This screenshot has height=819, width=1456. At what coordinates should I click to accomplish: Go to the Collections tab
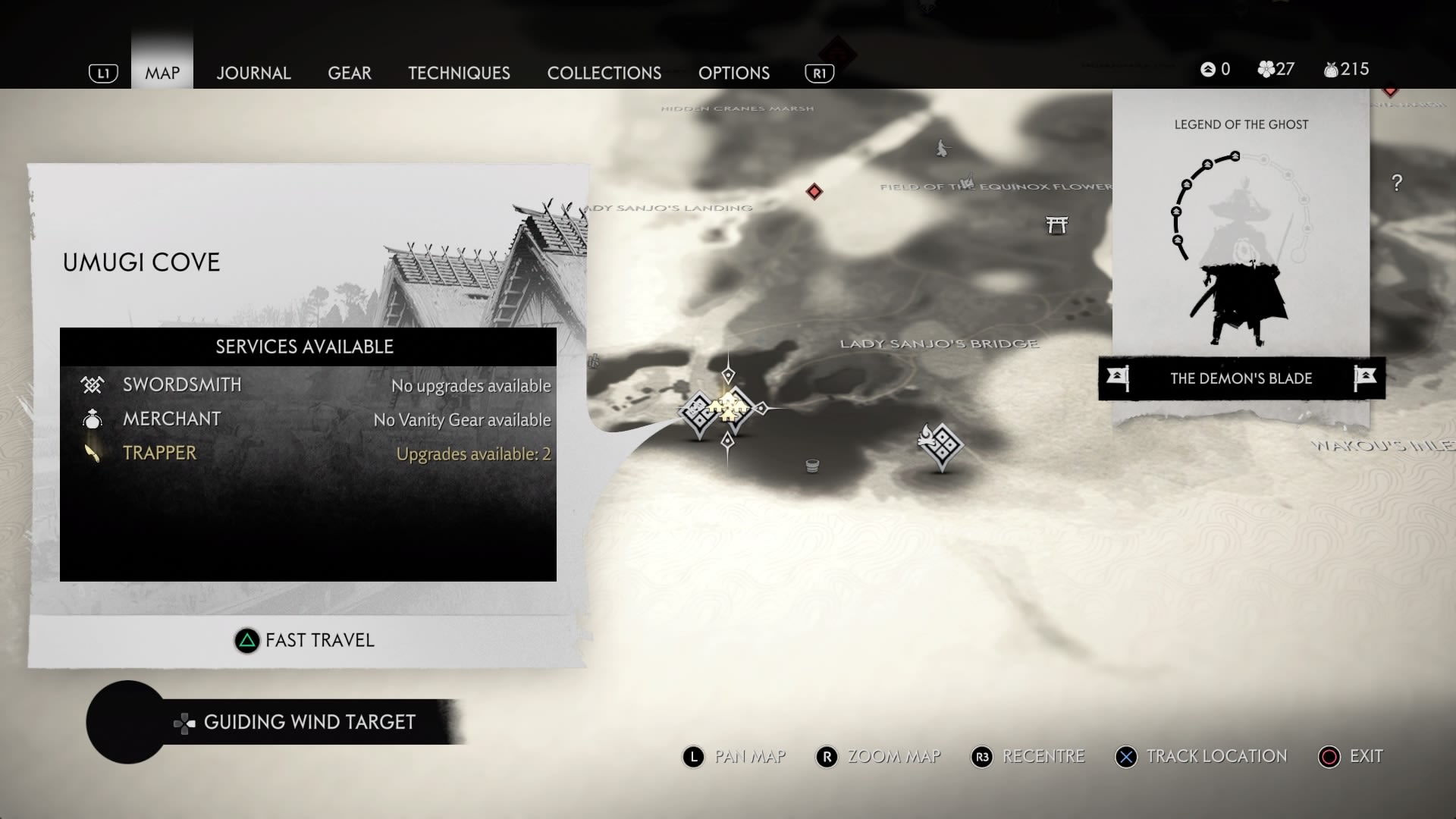point(604,73)
